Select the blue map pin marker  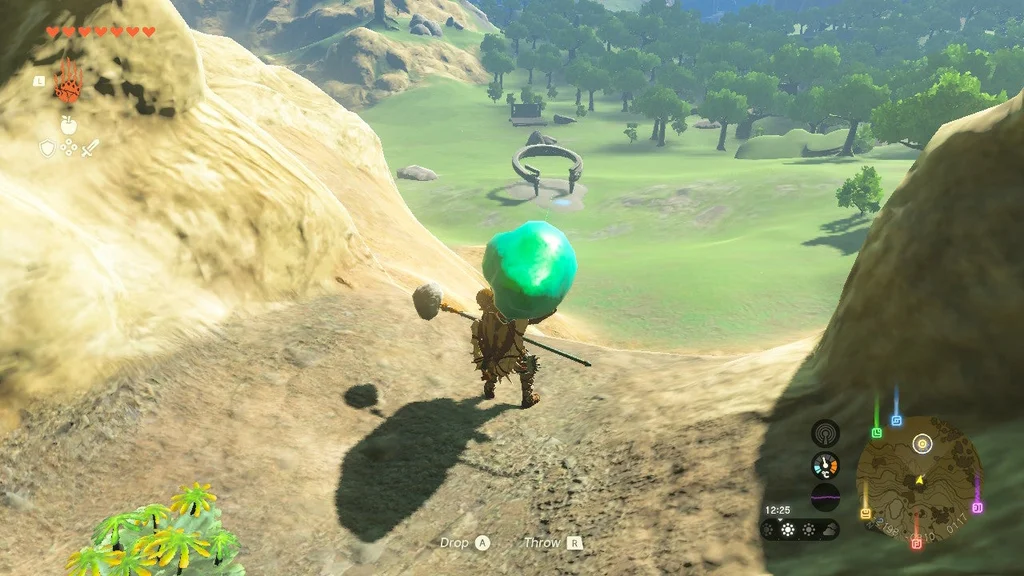pyautogui.click(x=897, y=420)
